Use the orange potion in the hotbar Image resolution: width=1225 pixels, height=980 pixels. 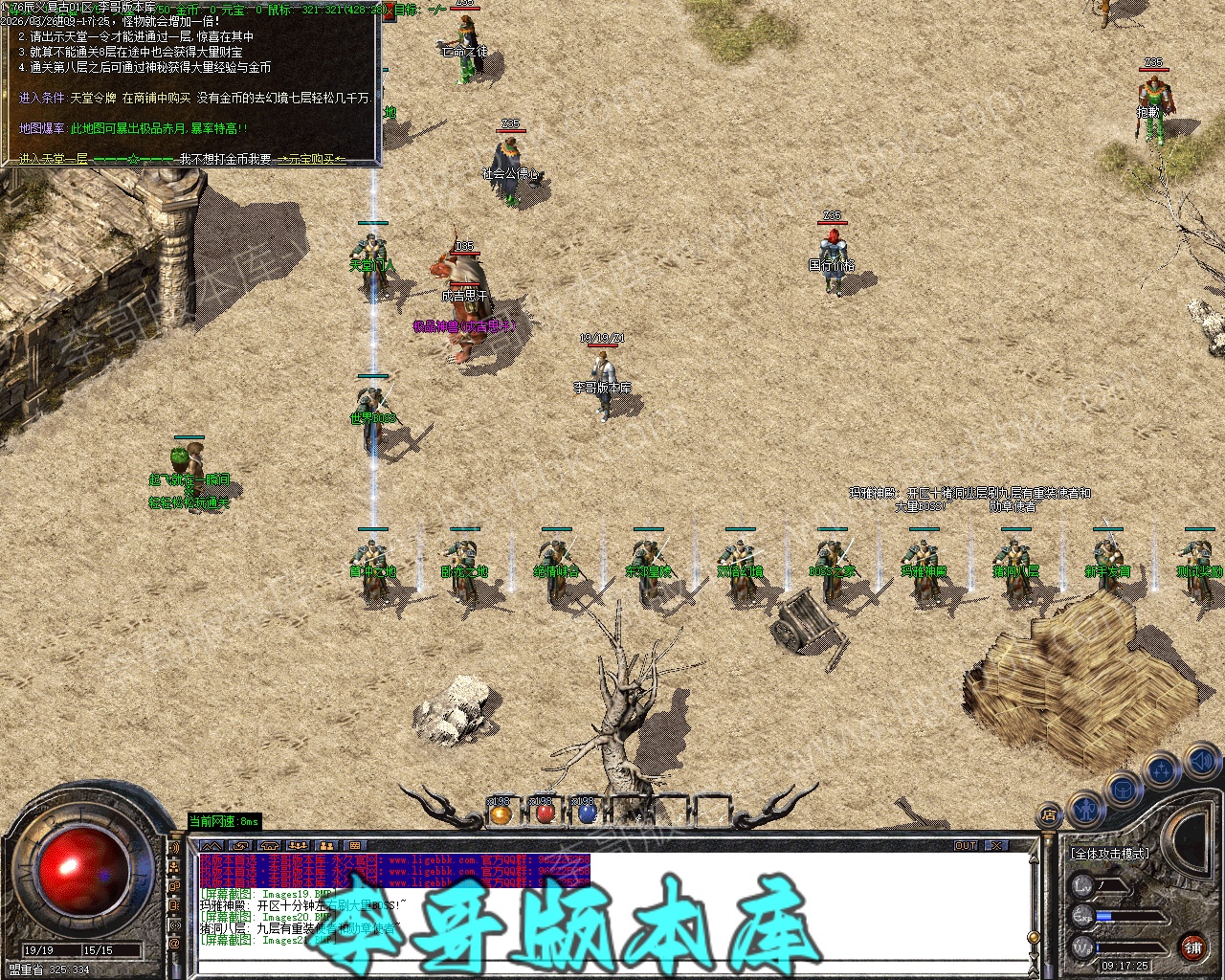(501, 813)
